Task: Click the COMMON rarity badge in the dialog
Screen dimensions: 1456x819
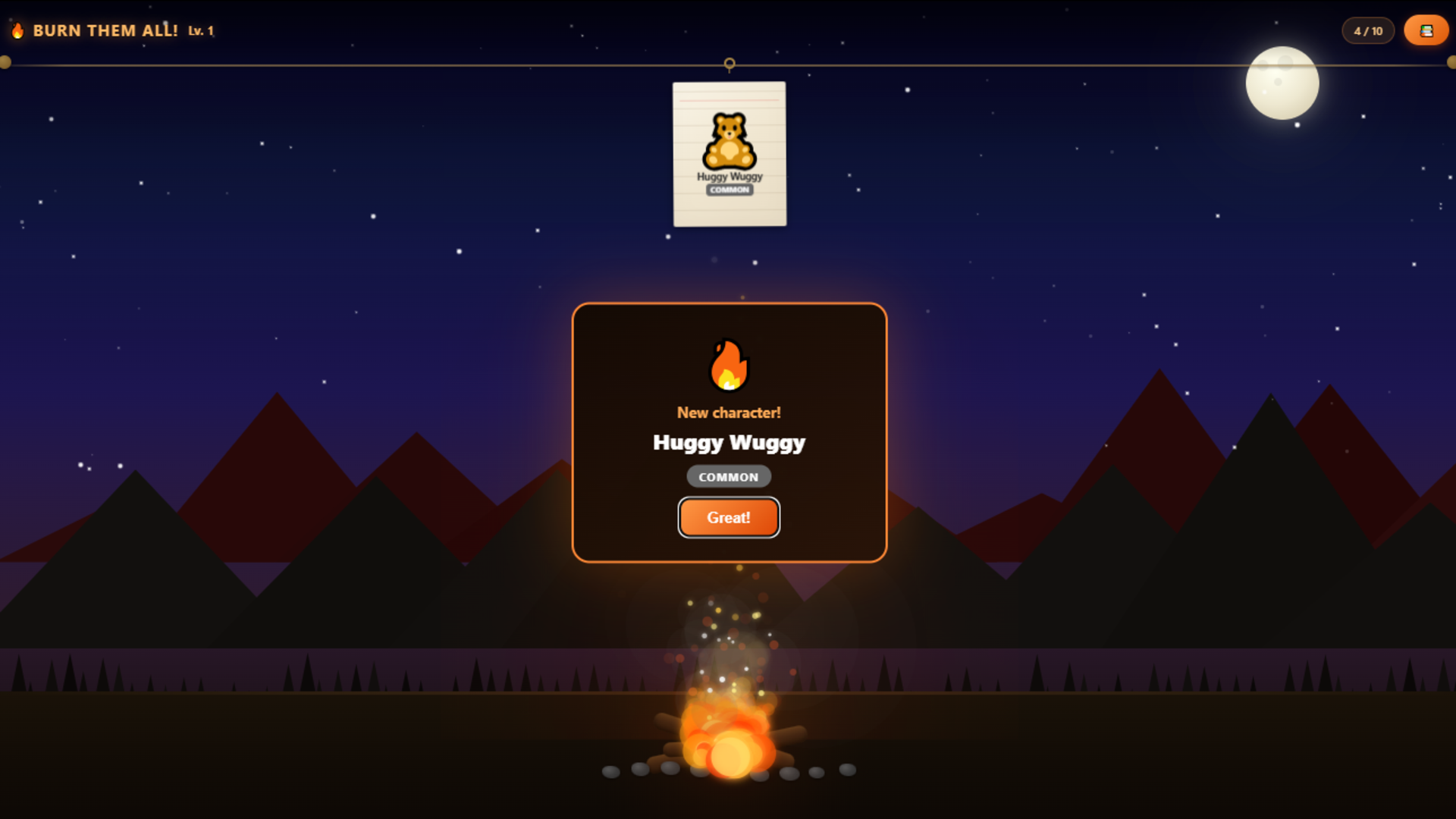Action: coord(728,476)
